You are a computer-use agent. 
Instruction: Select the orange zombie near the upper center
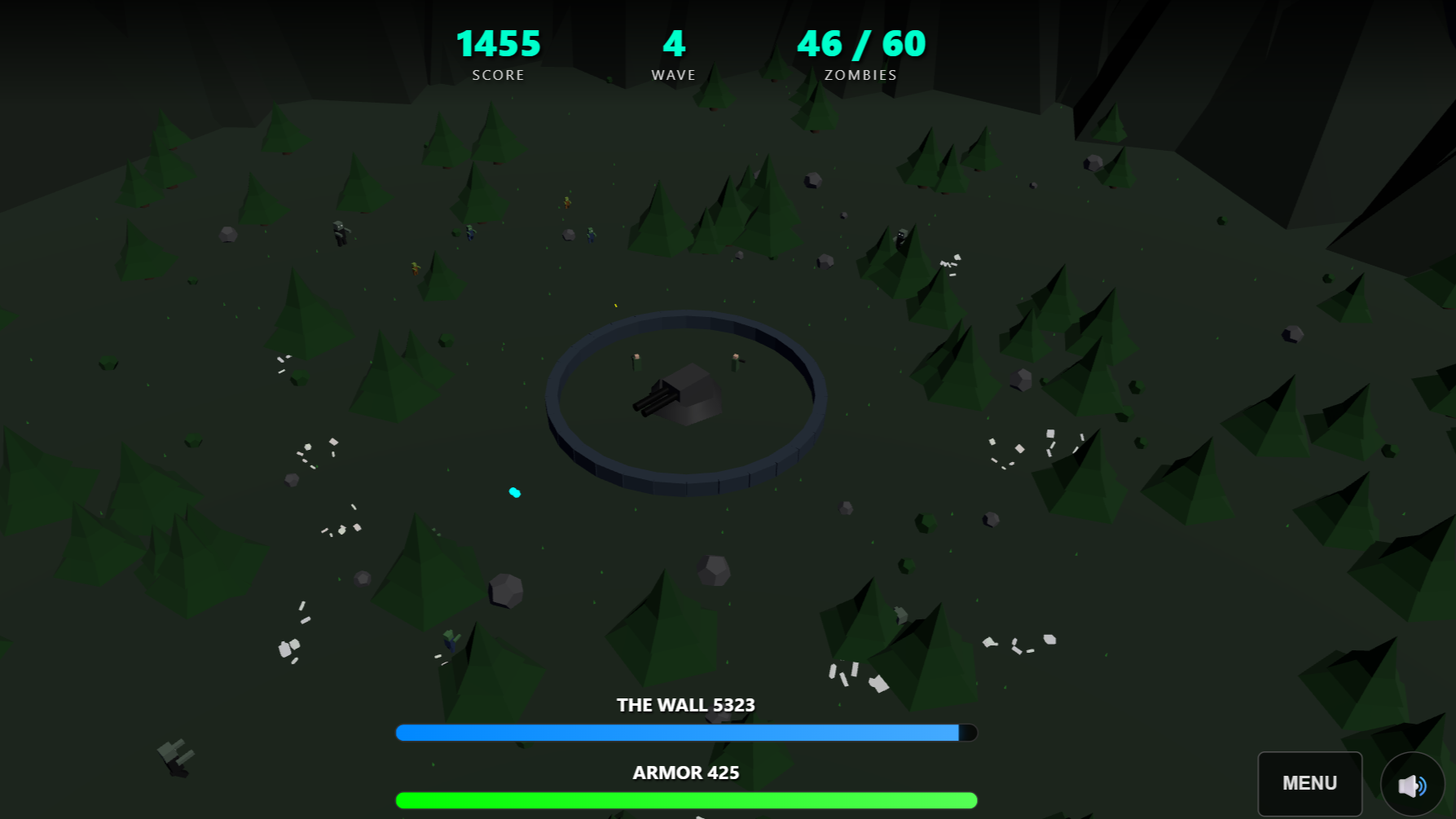[566, 203]
